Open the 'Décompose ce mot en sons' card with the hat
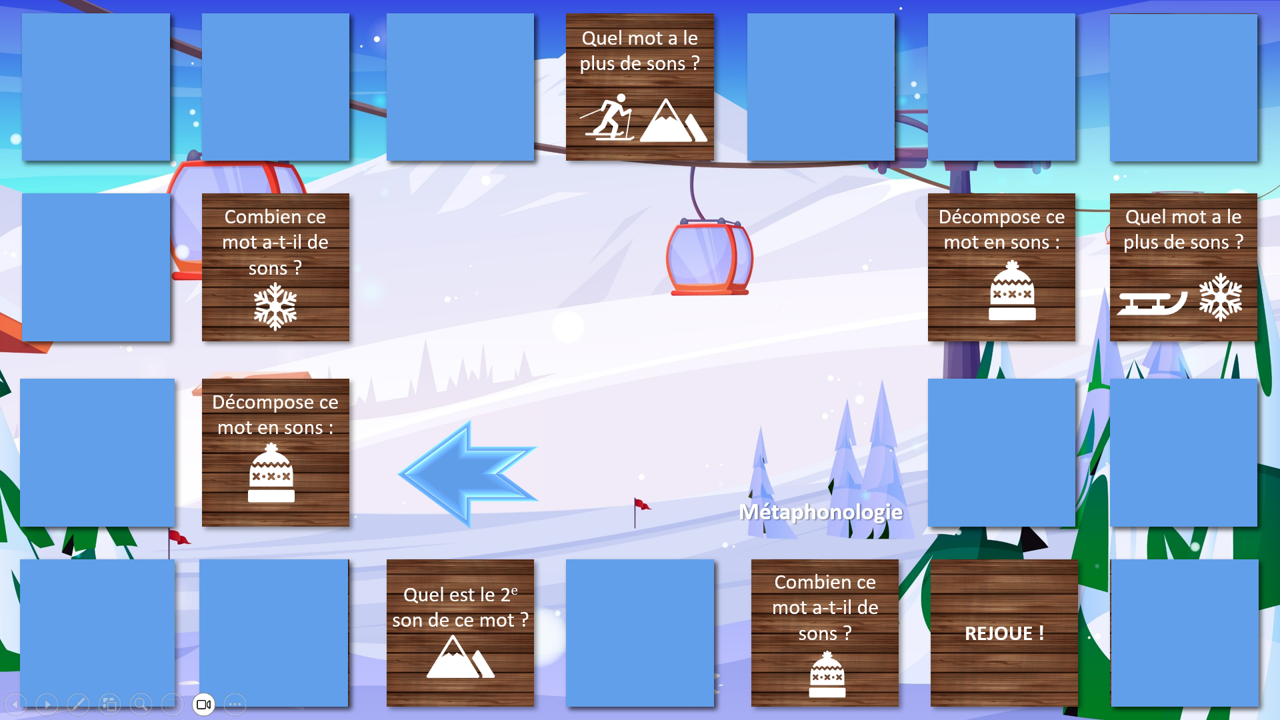The width and height of the screenshot is (1280, 720). (276, 452)
